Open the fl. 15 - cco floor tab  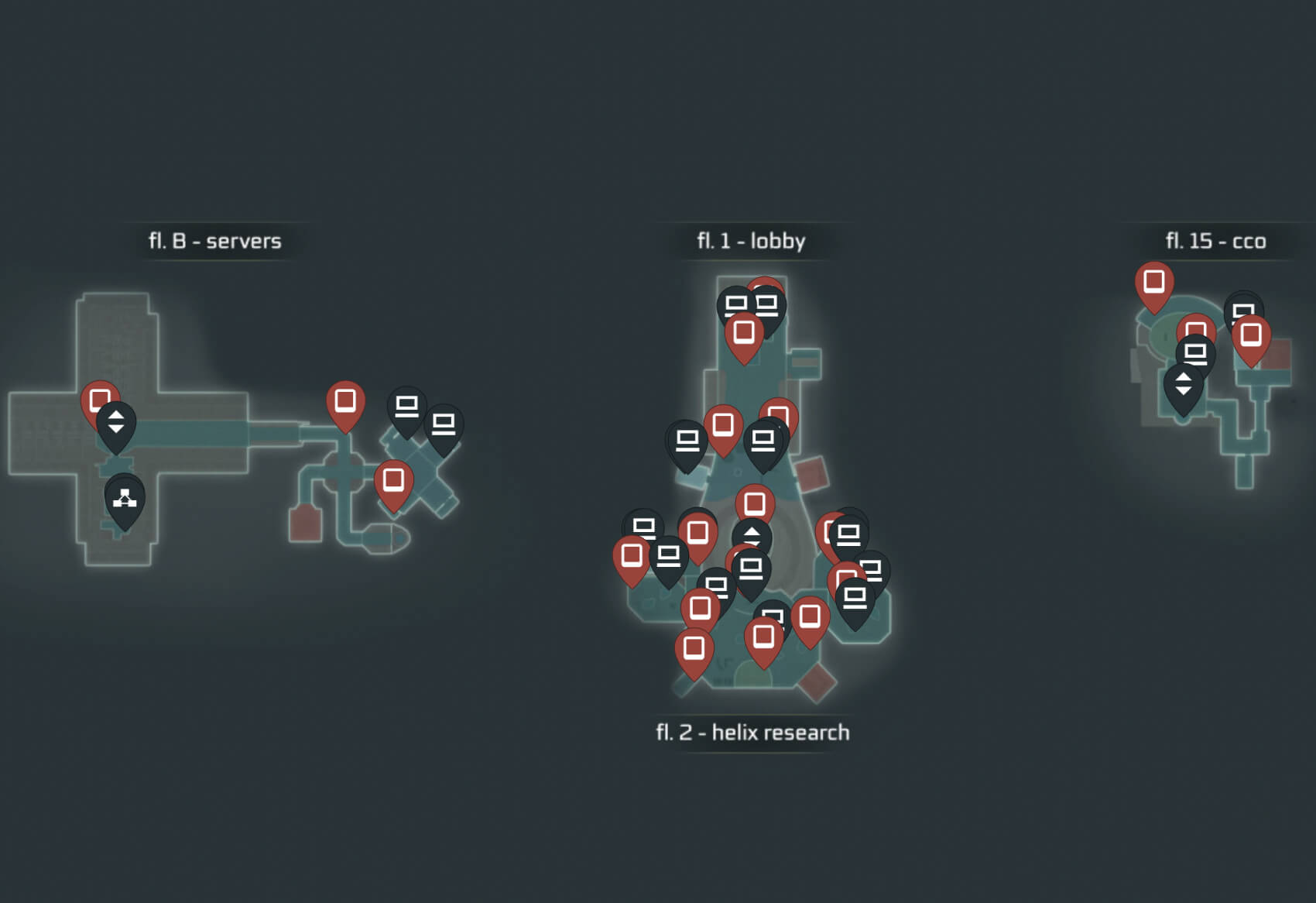(1216, 241)
